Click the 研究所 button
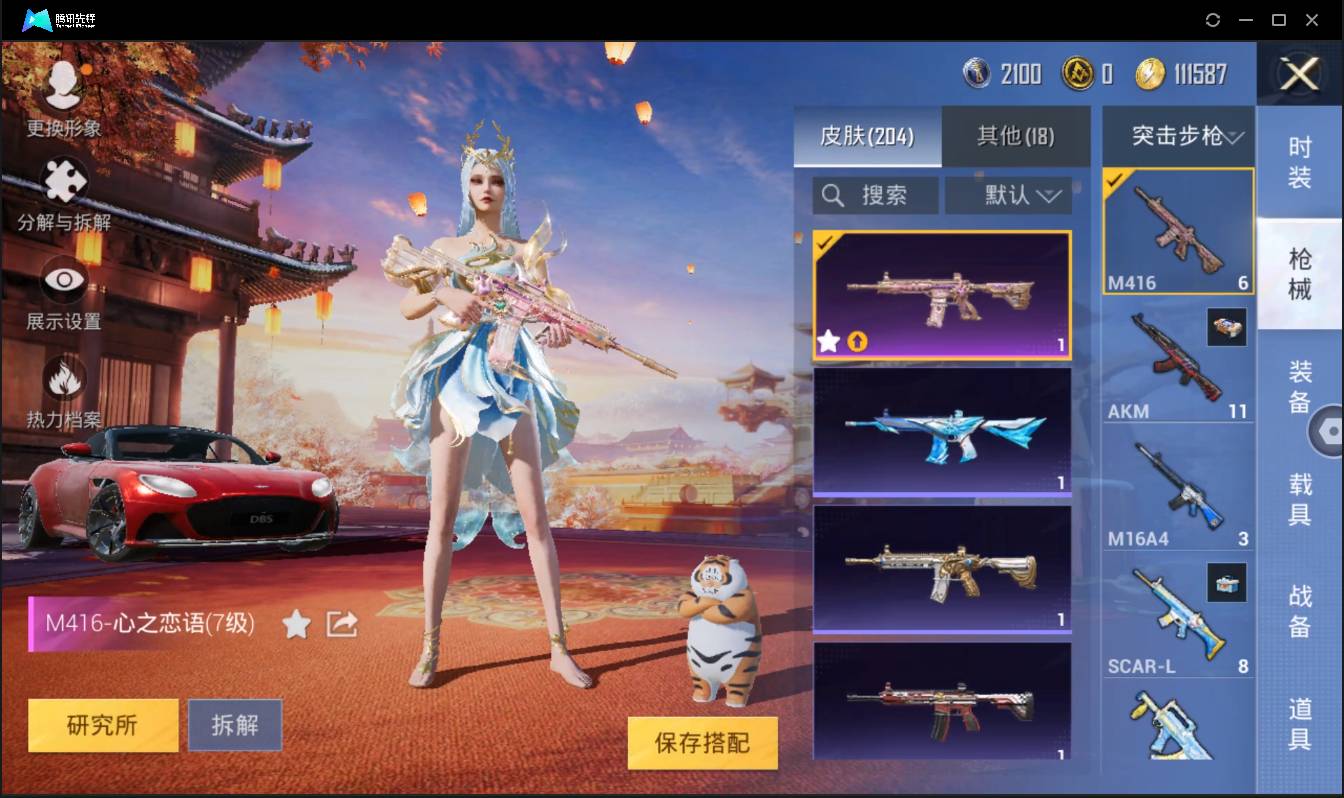 pyautogui.click(x=102, y=725)
